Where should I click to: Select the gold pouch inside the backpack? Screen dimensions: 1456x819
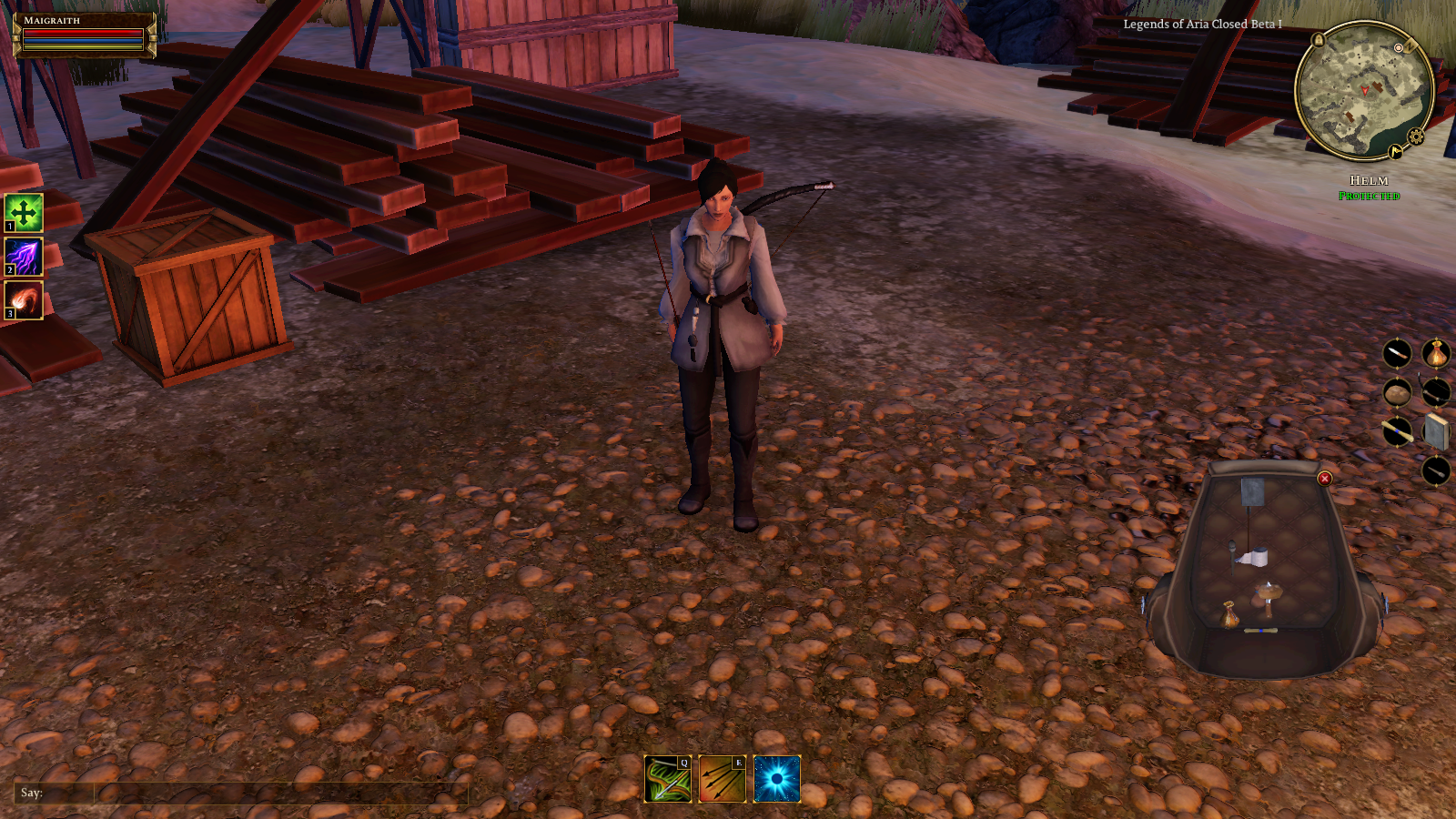tap(1229, 614)
